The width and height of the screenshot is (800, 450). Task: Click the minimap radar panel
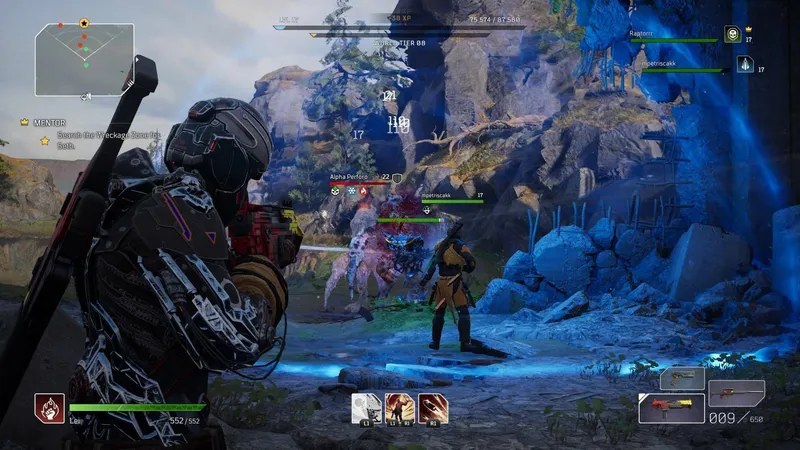84,59
